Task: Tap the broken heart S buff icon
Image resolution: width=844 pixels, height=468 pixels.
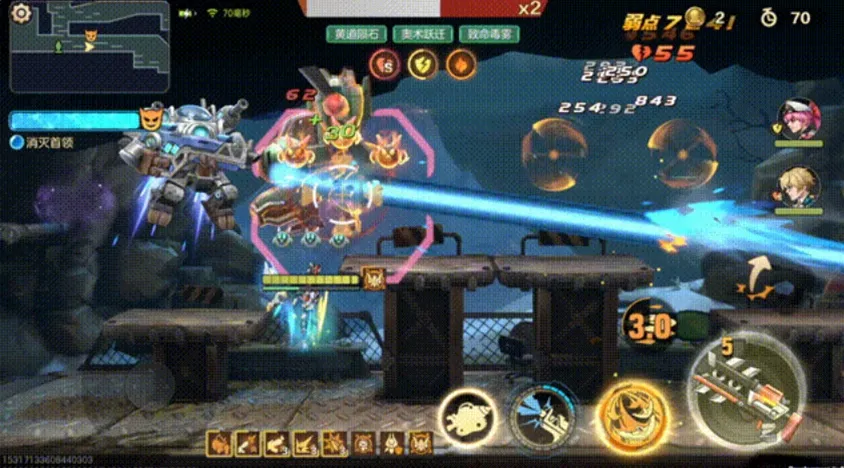Action: pos(384,65)
